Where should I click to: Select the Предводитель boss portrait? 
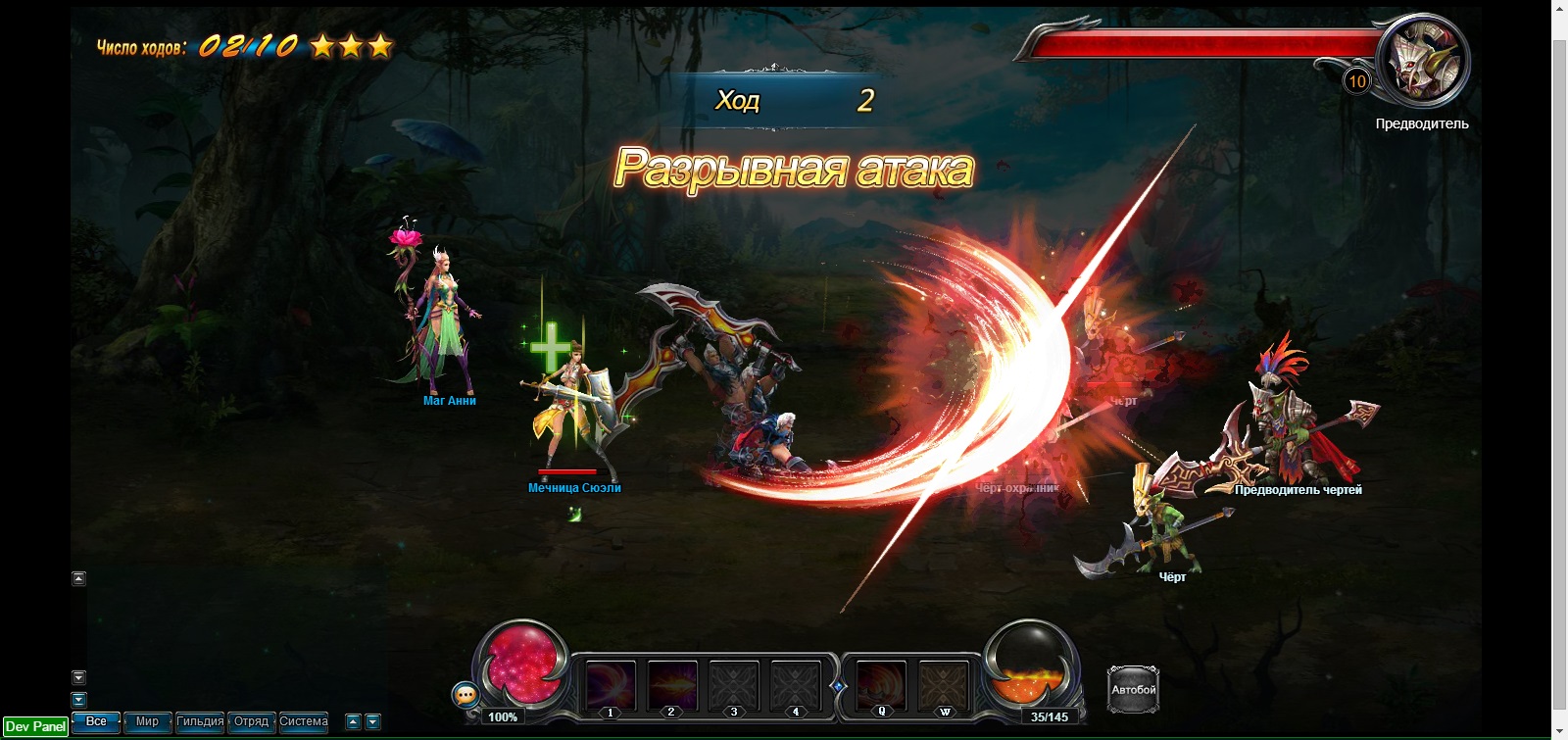[1423, 62]
